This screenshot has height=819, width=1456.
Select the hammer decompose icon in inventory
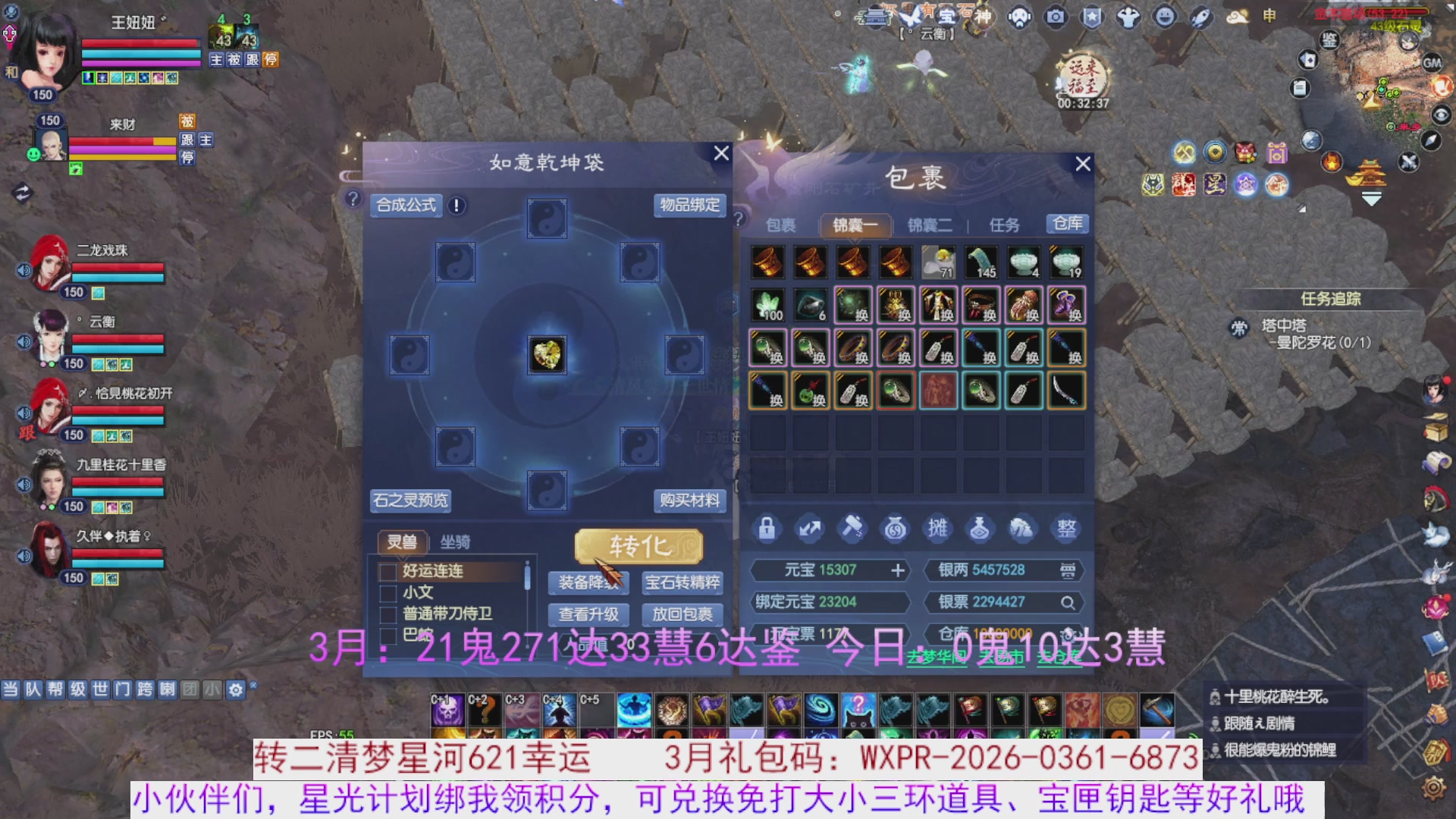click(852, 529)
